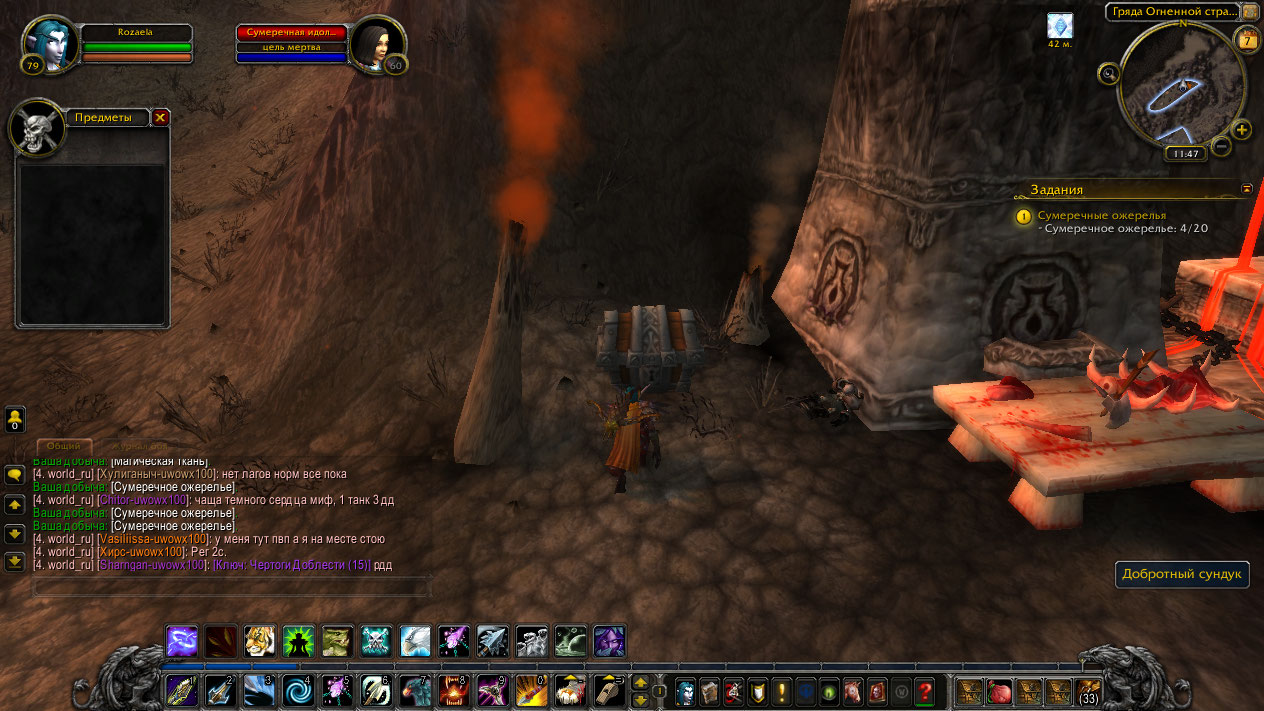This screenshot has height=711, width=1264.
Task: Open the spellbook micro button
Action: (x=709, y=691)
